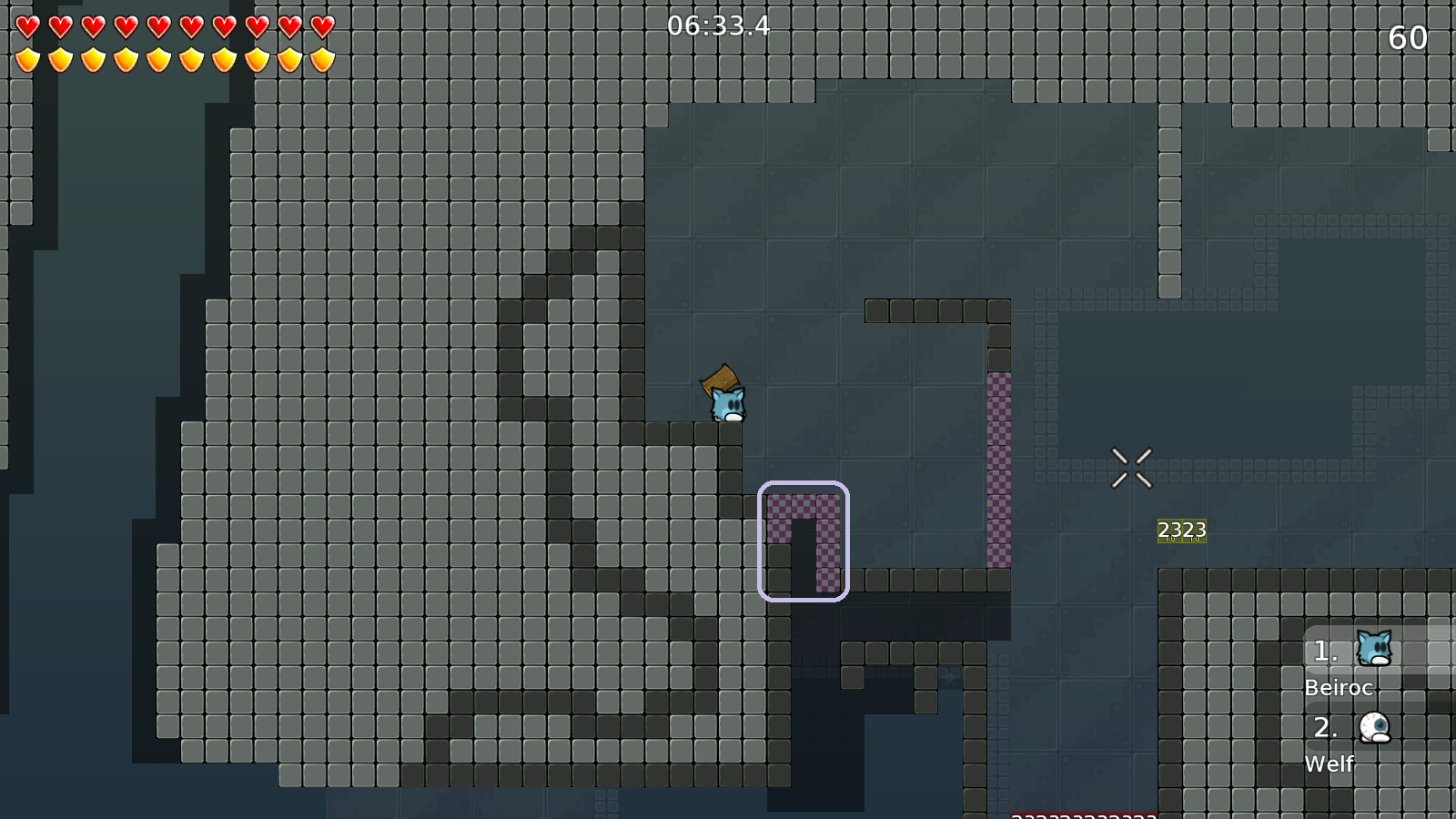This screenshot has width=1456, height=819.
Task: Select the highlighted purple checkered tile region
Action: 804,539
